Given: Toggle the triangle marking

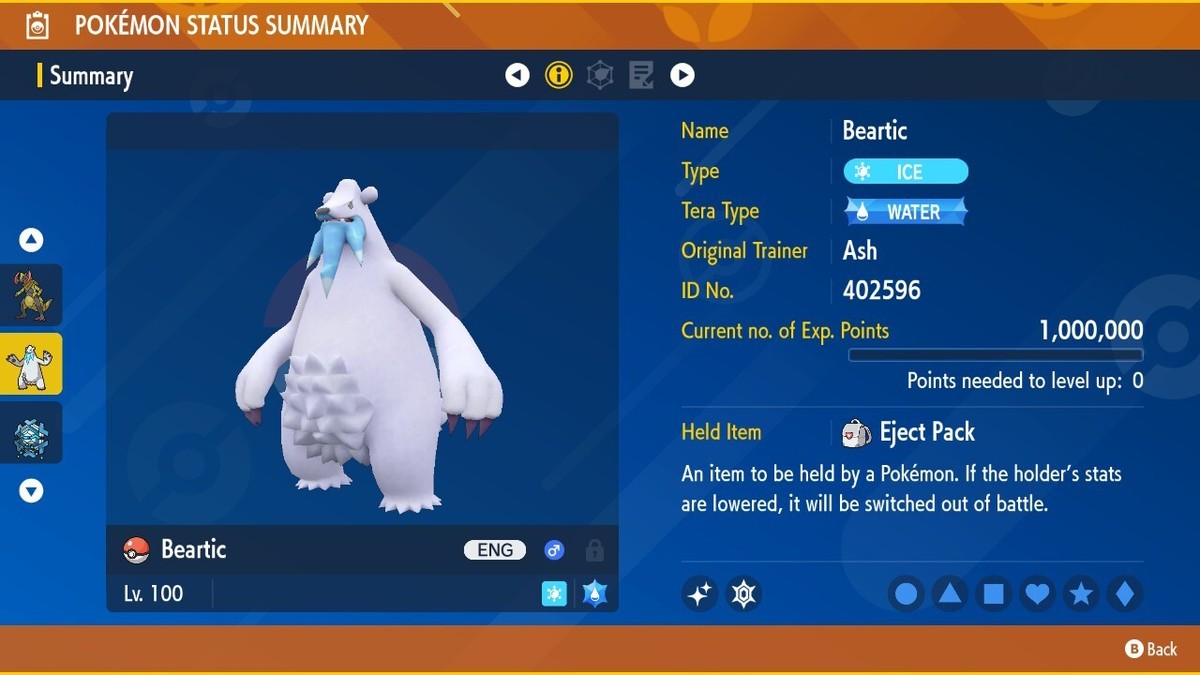Looking at the screenshot, I should tap(950, 594).
